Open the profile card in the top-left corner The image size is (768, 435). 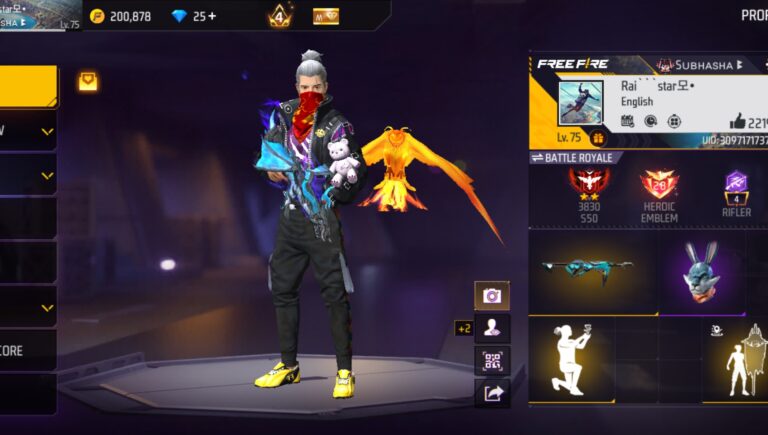pos(40,15)
